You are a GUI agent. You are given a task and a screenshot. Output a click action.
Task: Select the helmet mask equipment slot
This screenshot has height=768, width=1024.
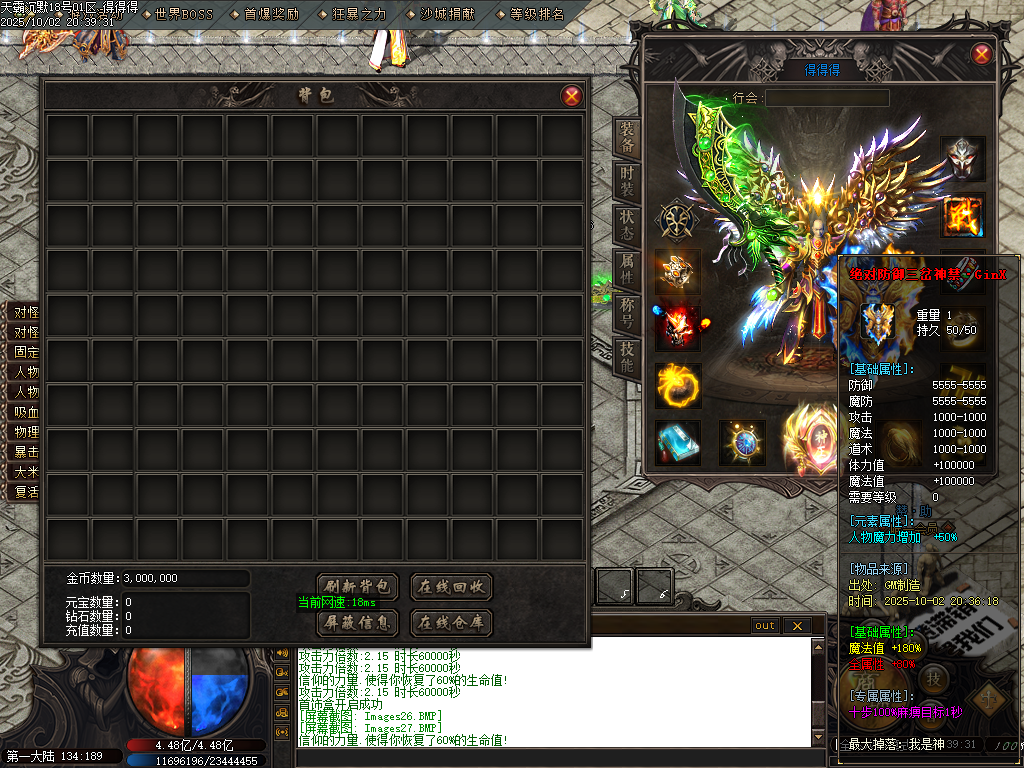point(962,159)
